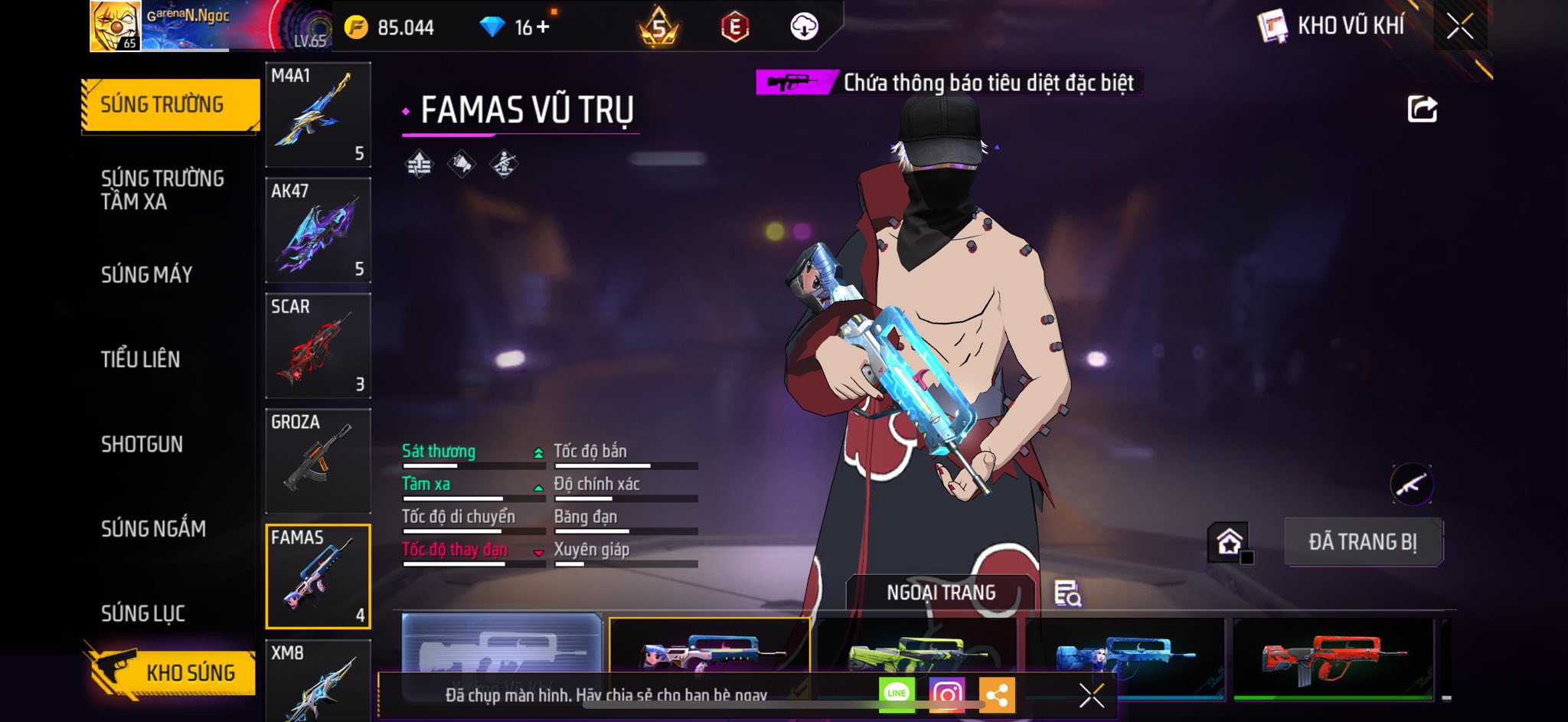
Task: Switch to the SHOTGUN category
Action: [142, 444]
